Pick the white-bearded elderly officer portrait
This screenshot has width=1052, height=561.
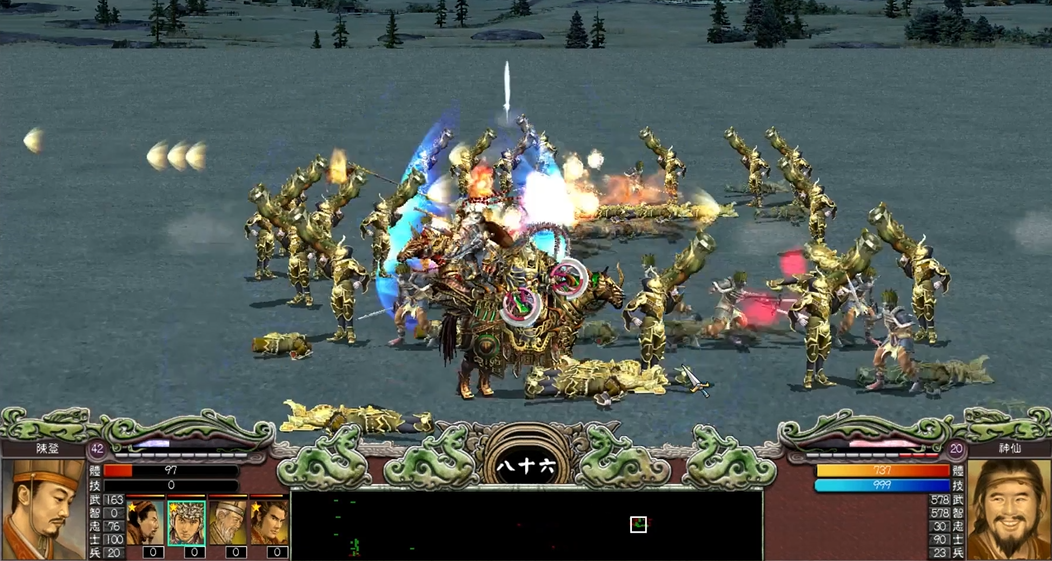point(228,521)
